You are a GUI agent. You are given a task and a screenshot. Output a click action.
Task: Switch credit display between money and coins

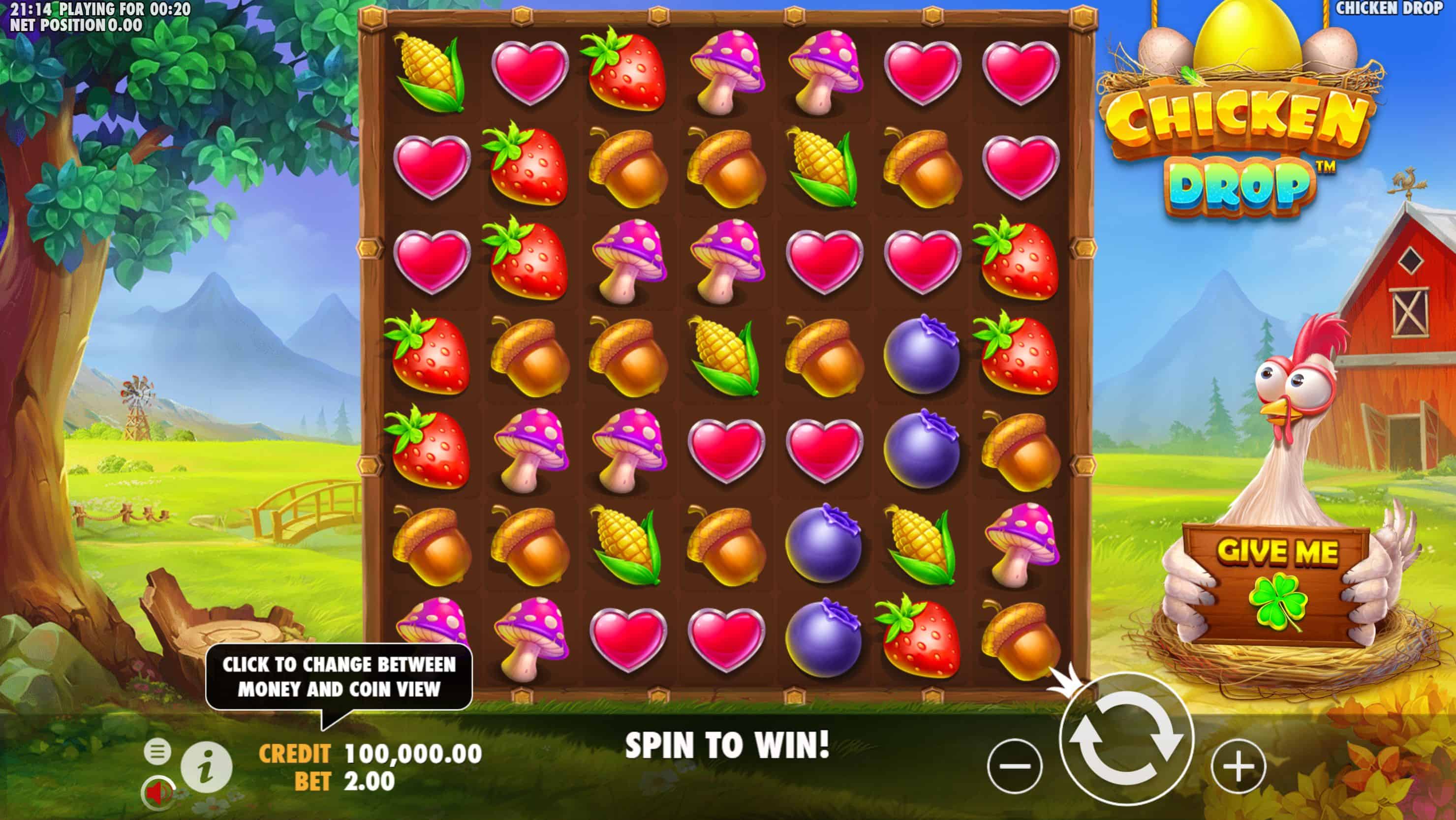click(370, 753)
